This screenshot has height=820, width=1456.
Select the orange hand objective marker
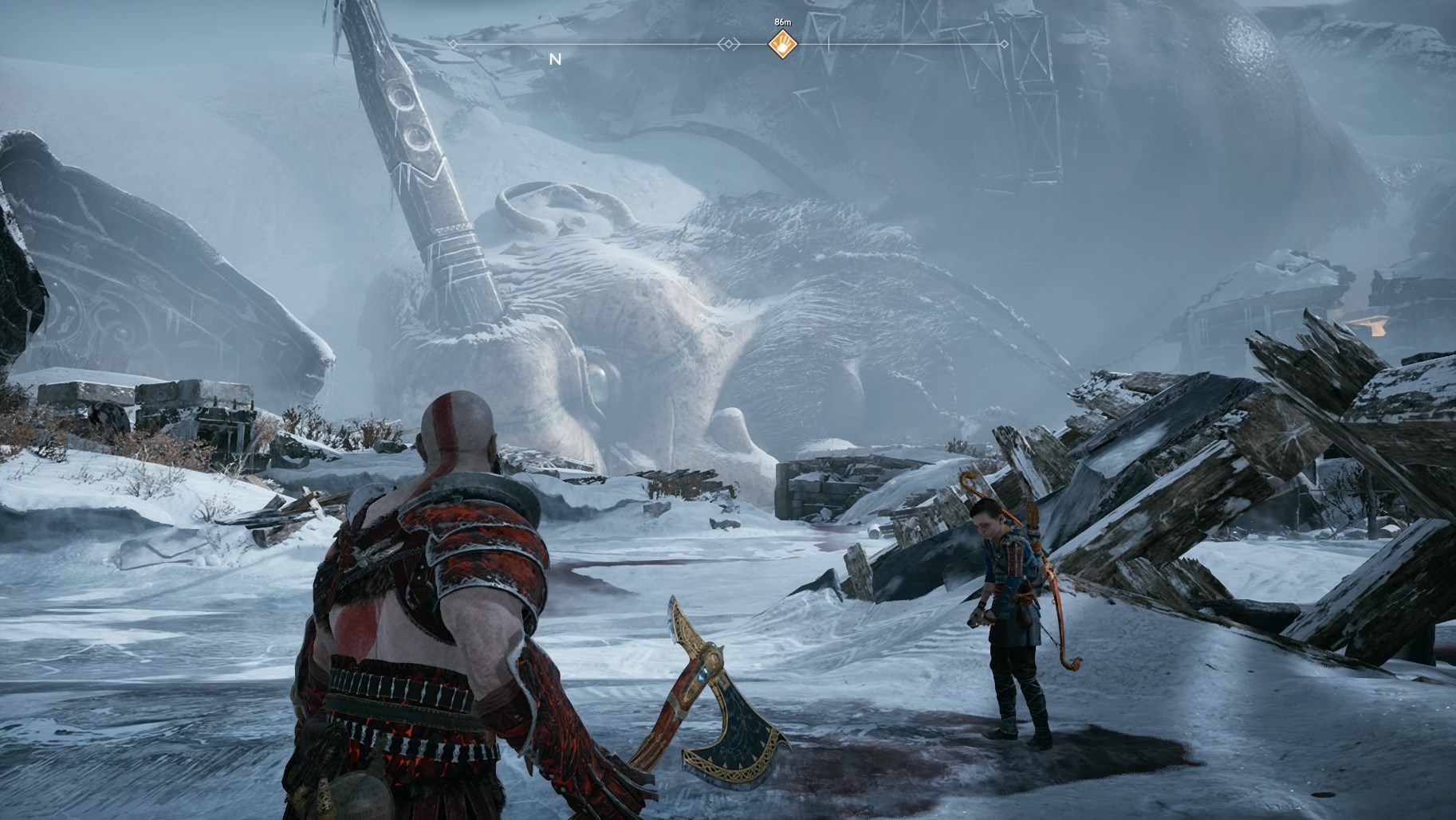pyautogui.click(x=783, y=45)
